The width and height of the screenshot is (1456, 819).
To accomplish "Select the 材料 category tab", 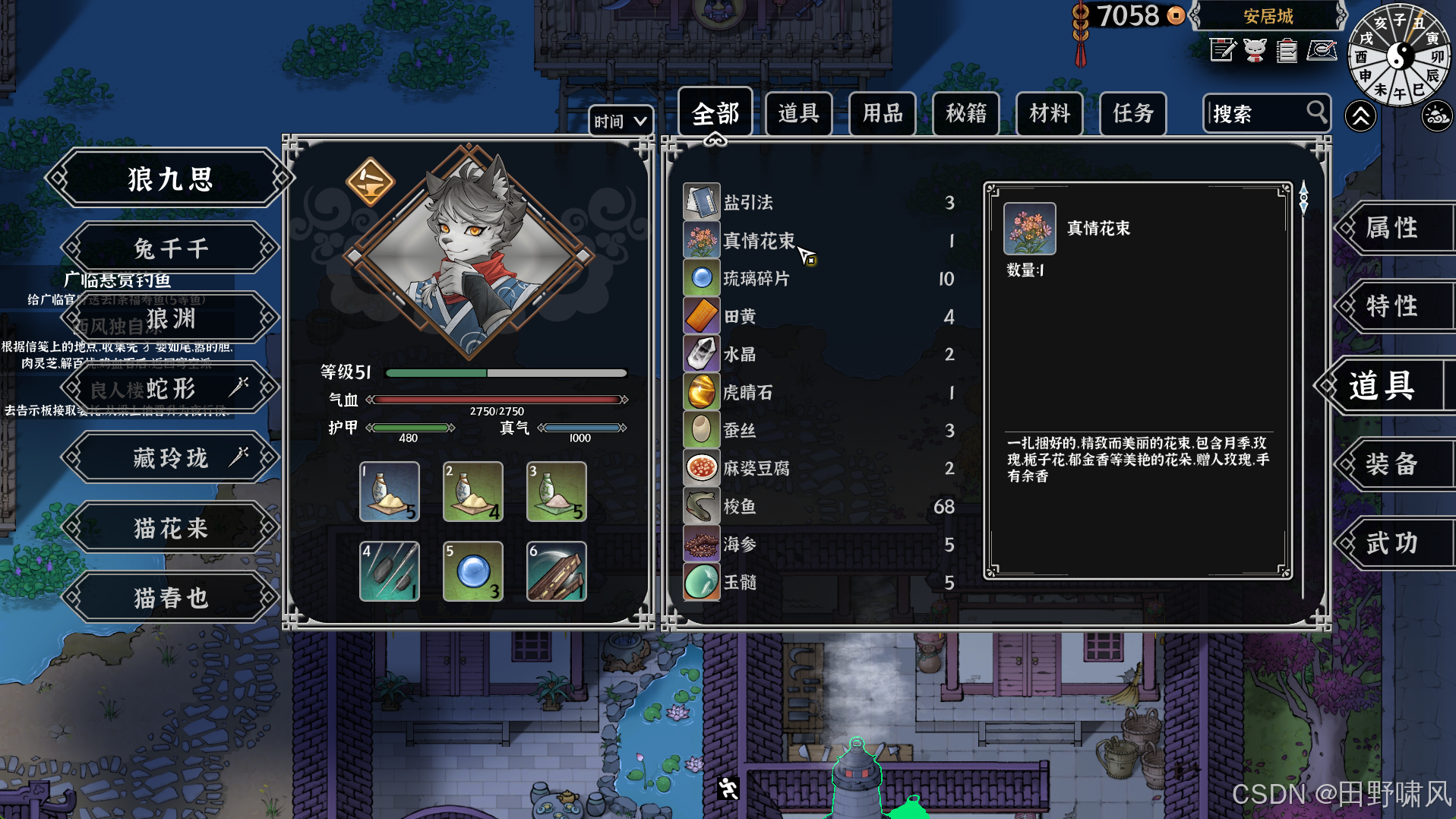I will pyautogui.click(x=1049, y=114).
